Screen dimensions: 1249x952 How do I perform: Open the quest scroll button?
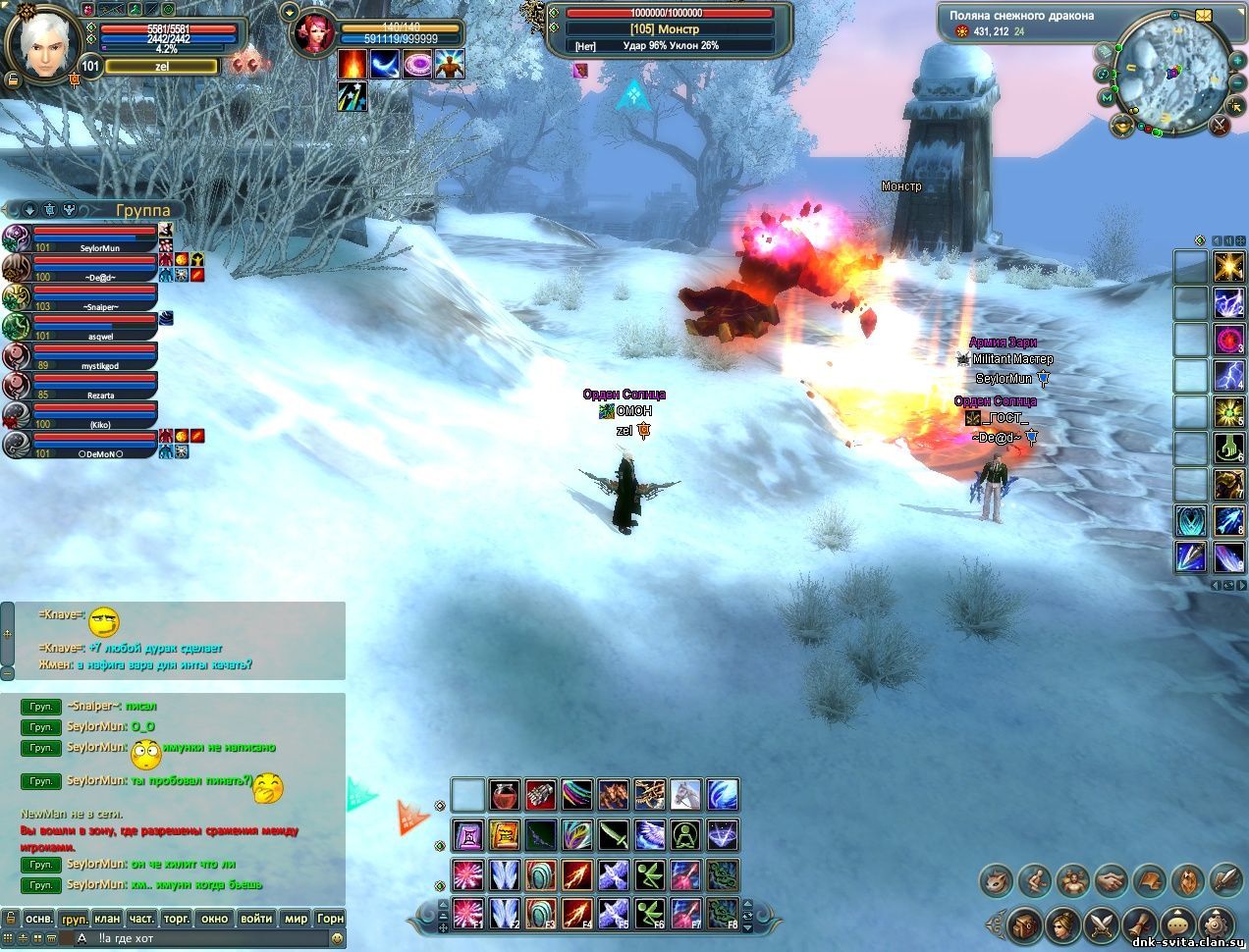[x=1138, y=924]
